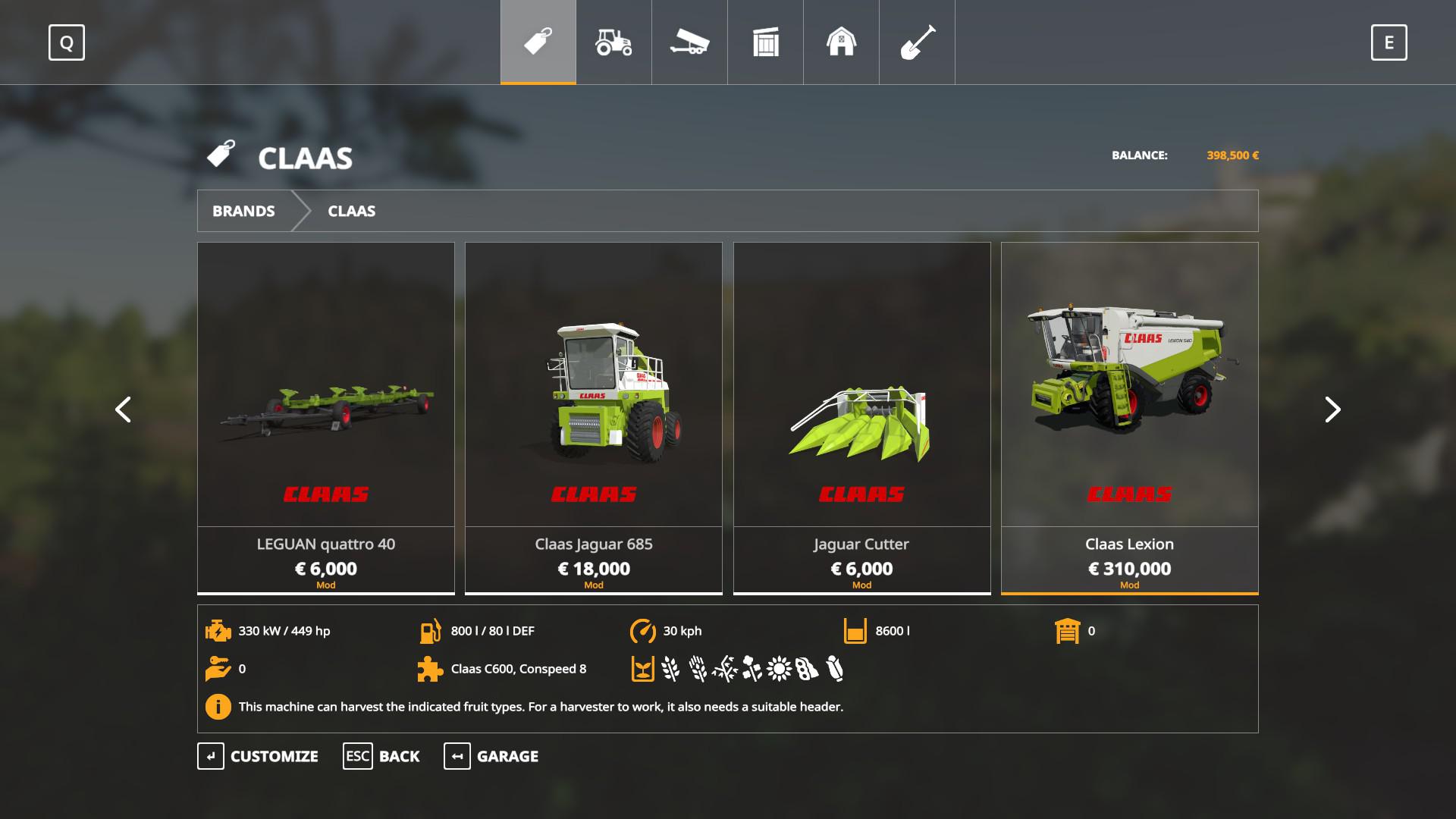Switch to the shovel landscaping tab
The image size is (1456, 819).
click(917, 42)
